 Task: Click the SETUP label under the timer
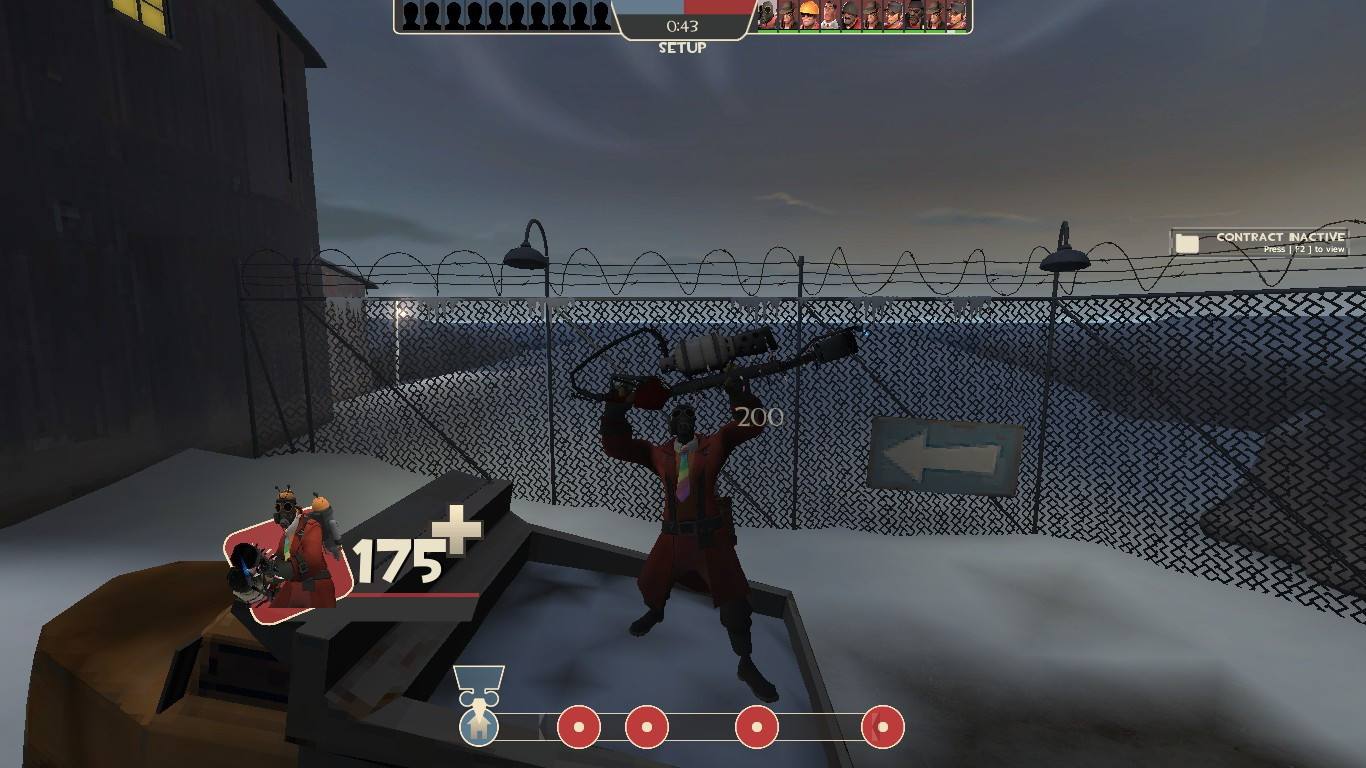coord(683,46)
